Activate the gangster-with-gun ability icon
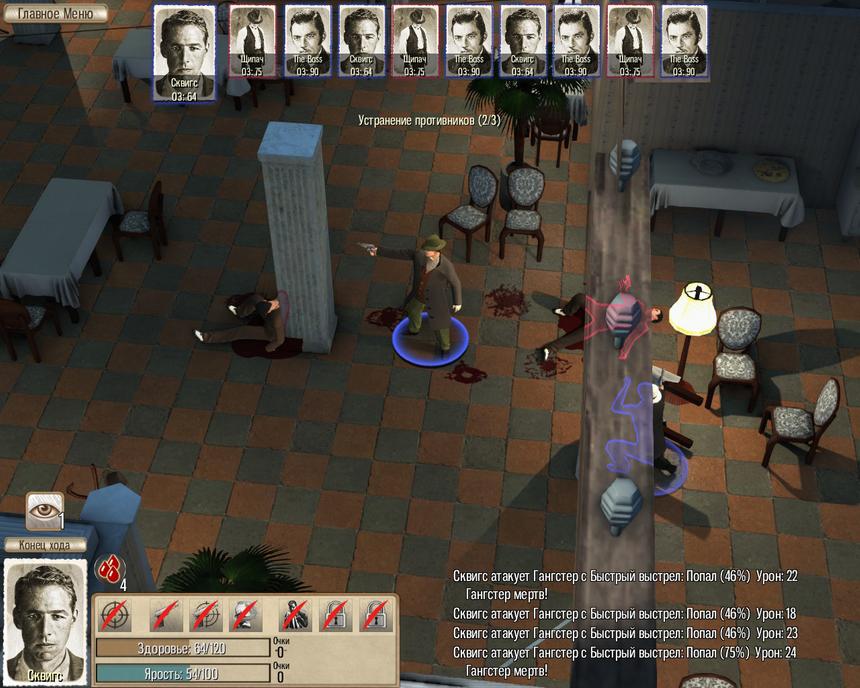 tap(294, 615)
